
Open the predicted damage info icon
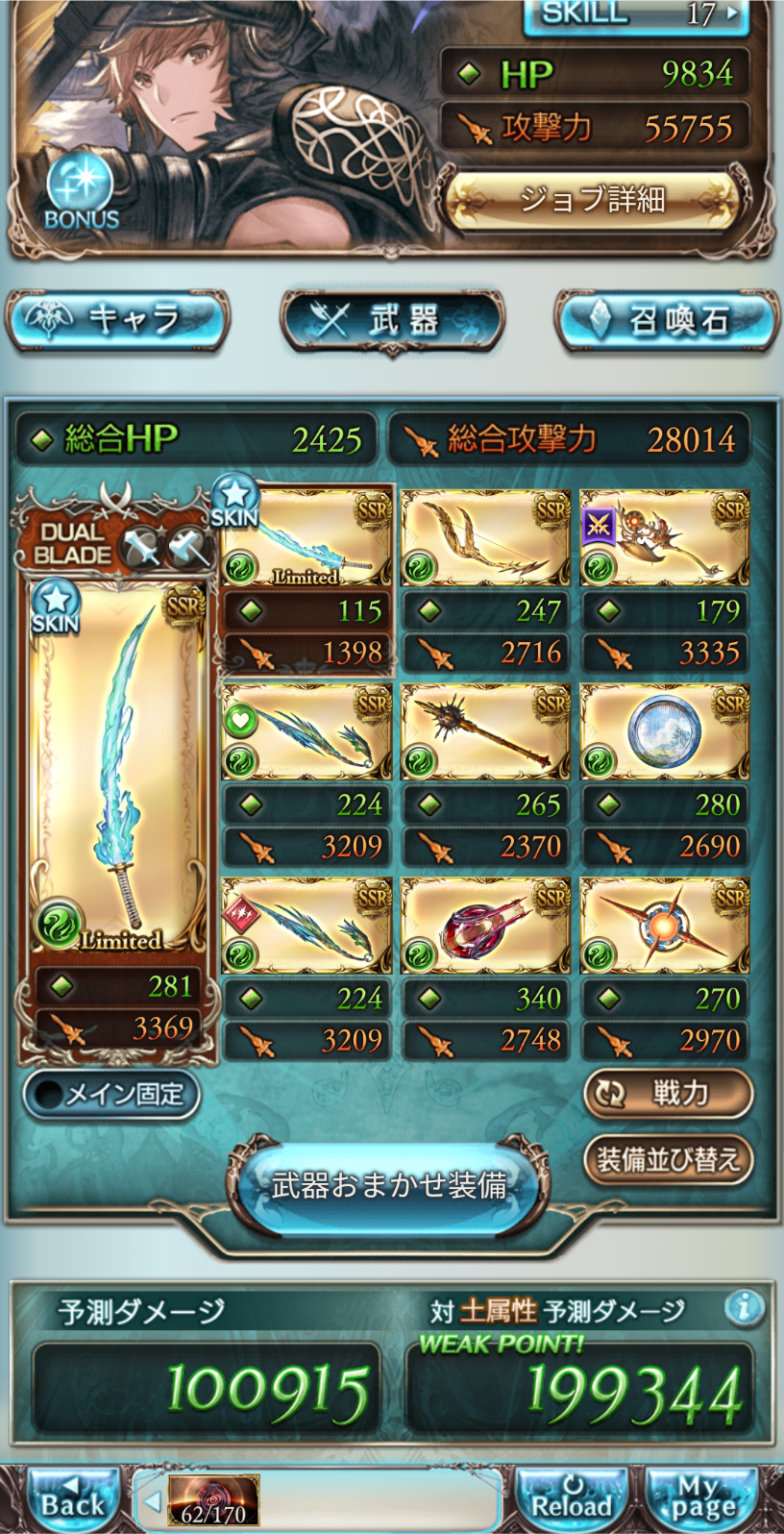[745, 1307]
